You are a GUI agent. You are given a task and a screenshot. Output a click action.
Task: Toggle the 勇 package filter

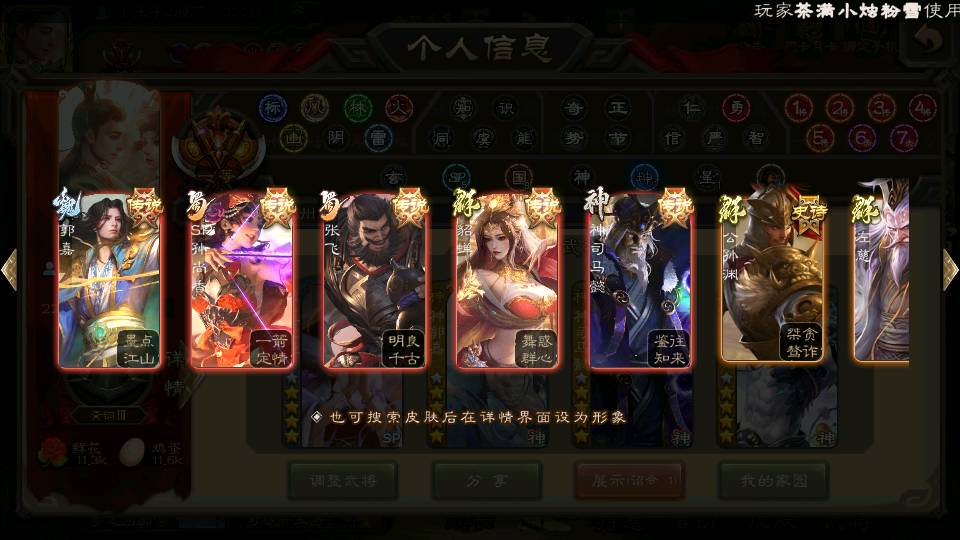click(x=736, y=107)
